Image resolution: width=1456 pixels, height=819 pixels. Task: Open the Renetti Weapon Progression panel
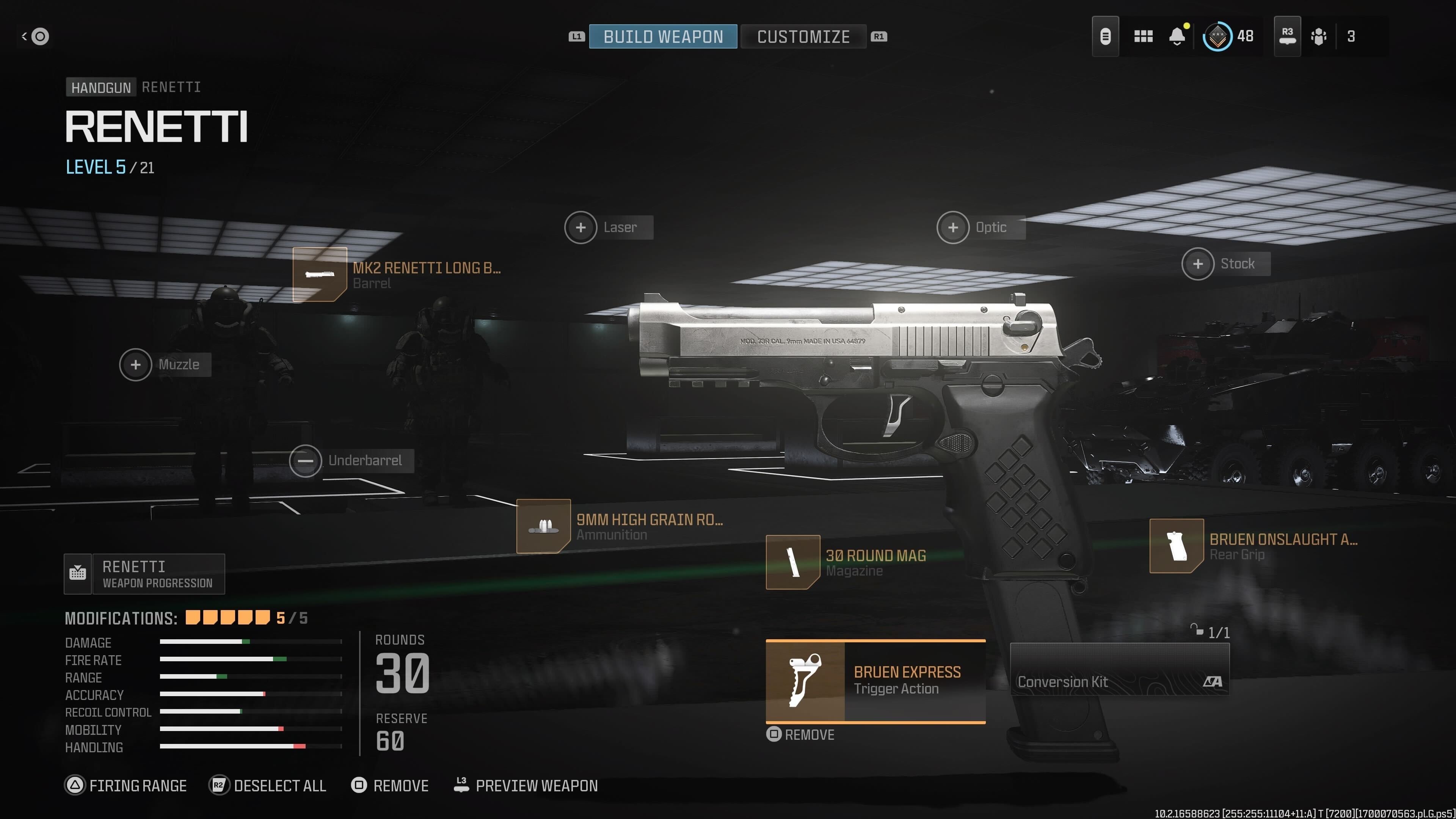[144, 574]
